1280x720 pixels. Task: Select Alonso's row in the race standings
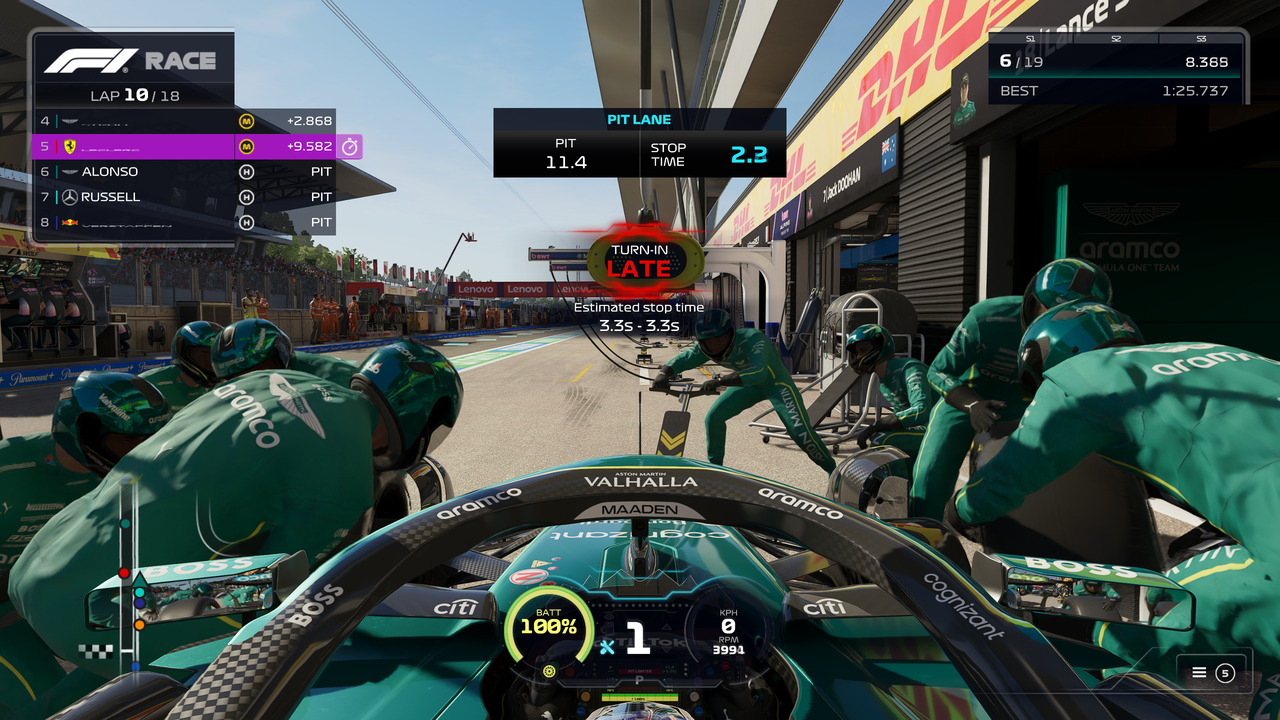184,172
